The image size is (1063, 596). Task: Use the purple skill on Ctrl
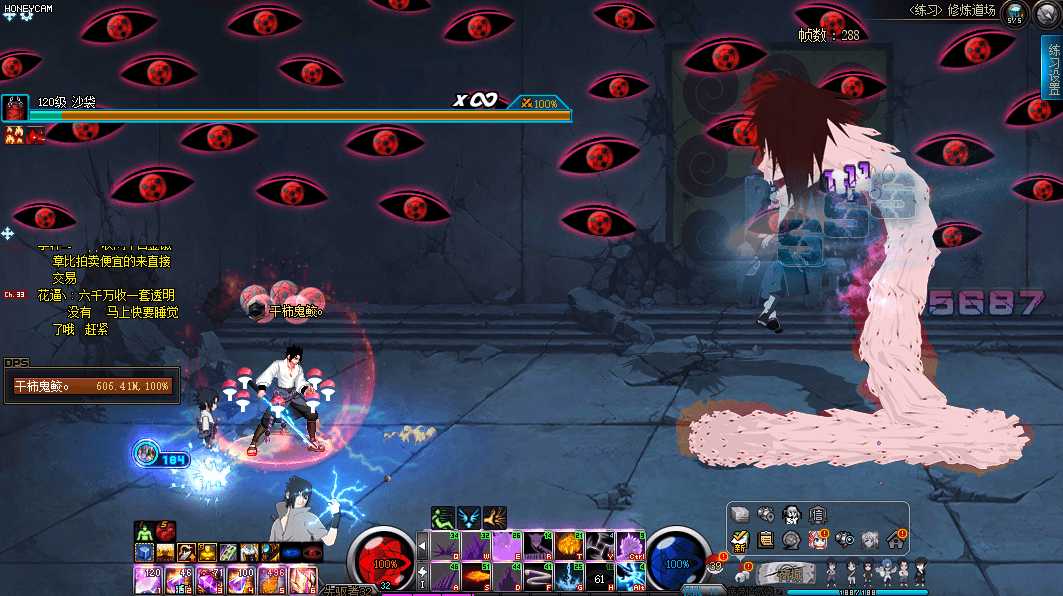[x=630, y=546]
